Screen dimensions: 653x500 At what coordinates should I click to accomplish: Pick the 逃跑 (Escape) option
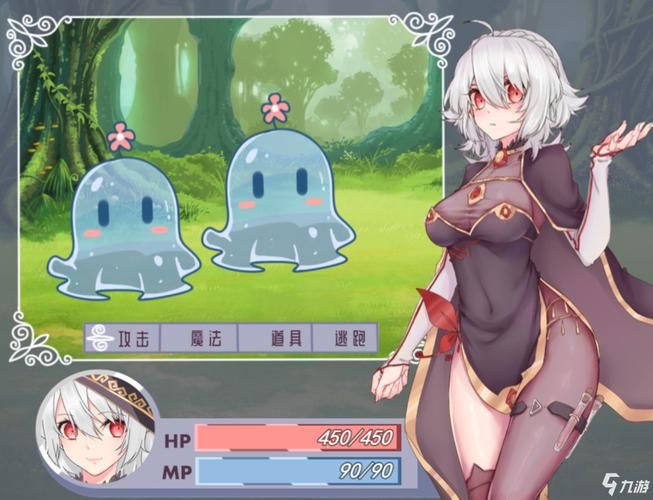(x=344, y=338)
